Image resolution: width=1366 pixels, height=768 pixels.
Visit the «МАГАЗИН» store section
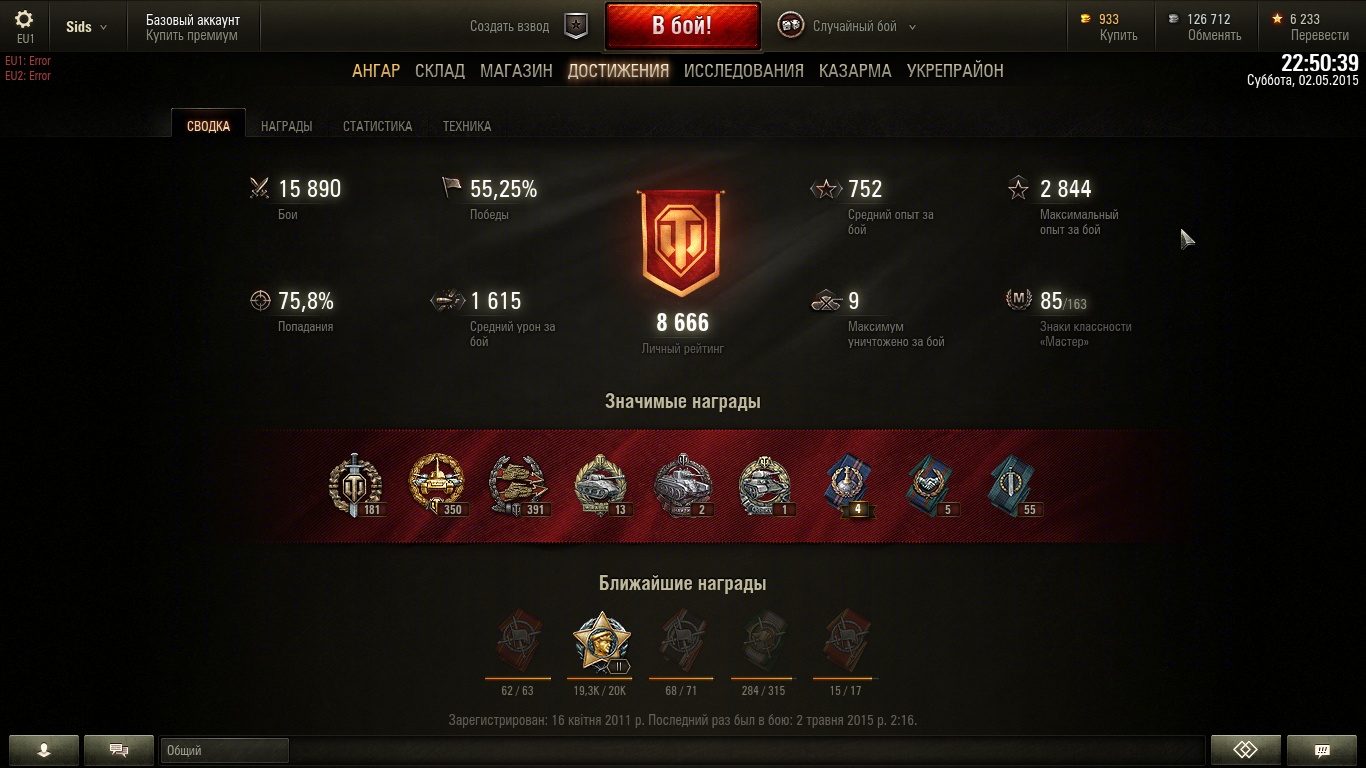click(516, 71)
